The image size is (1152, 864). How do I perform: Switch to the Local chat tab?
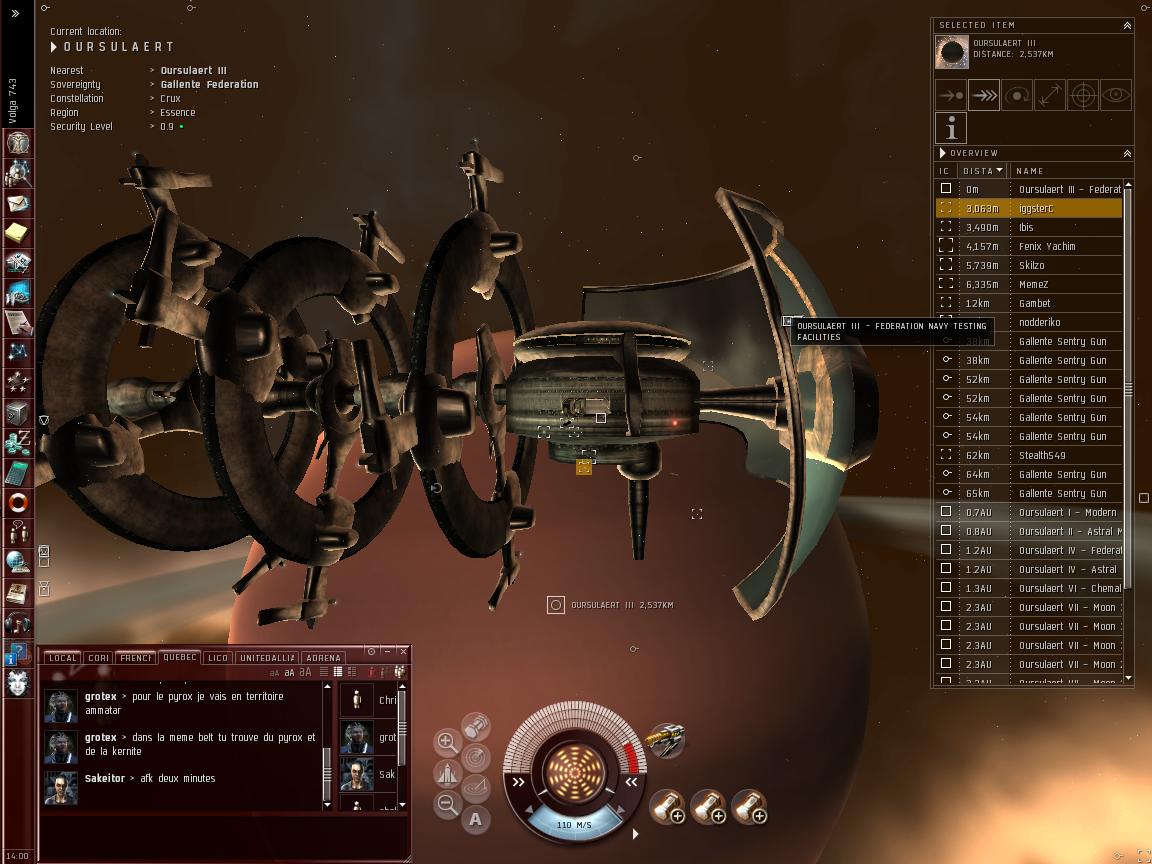[62, 658]
